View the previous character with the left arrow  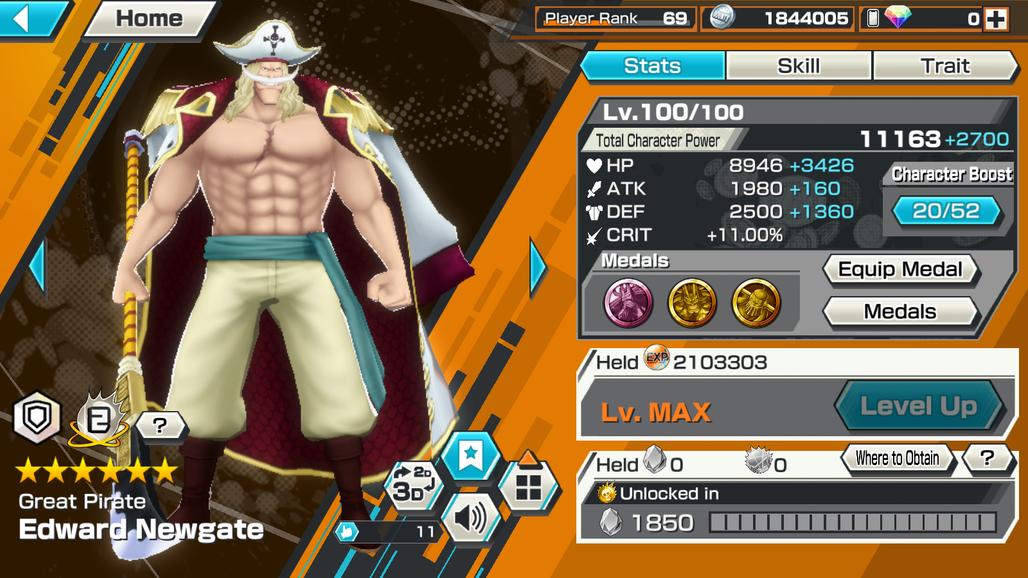pyautogui.click(x=37, y=266)
